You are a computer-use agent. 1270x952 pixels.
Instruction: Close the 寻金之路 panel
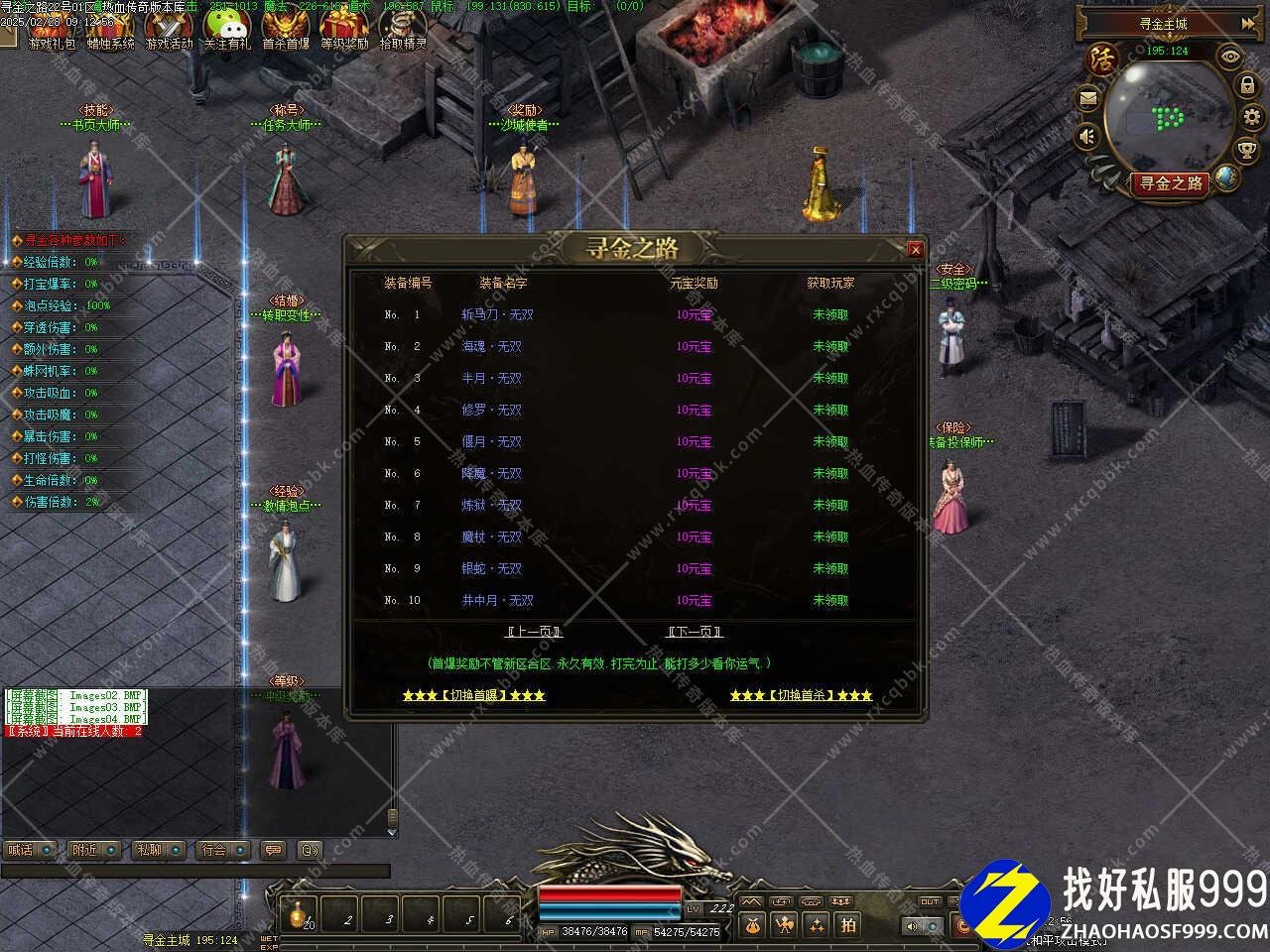[916, 250]
